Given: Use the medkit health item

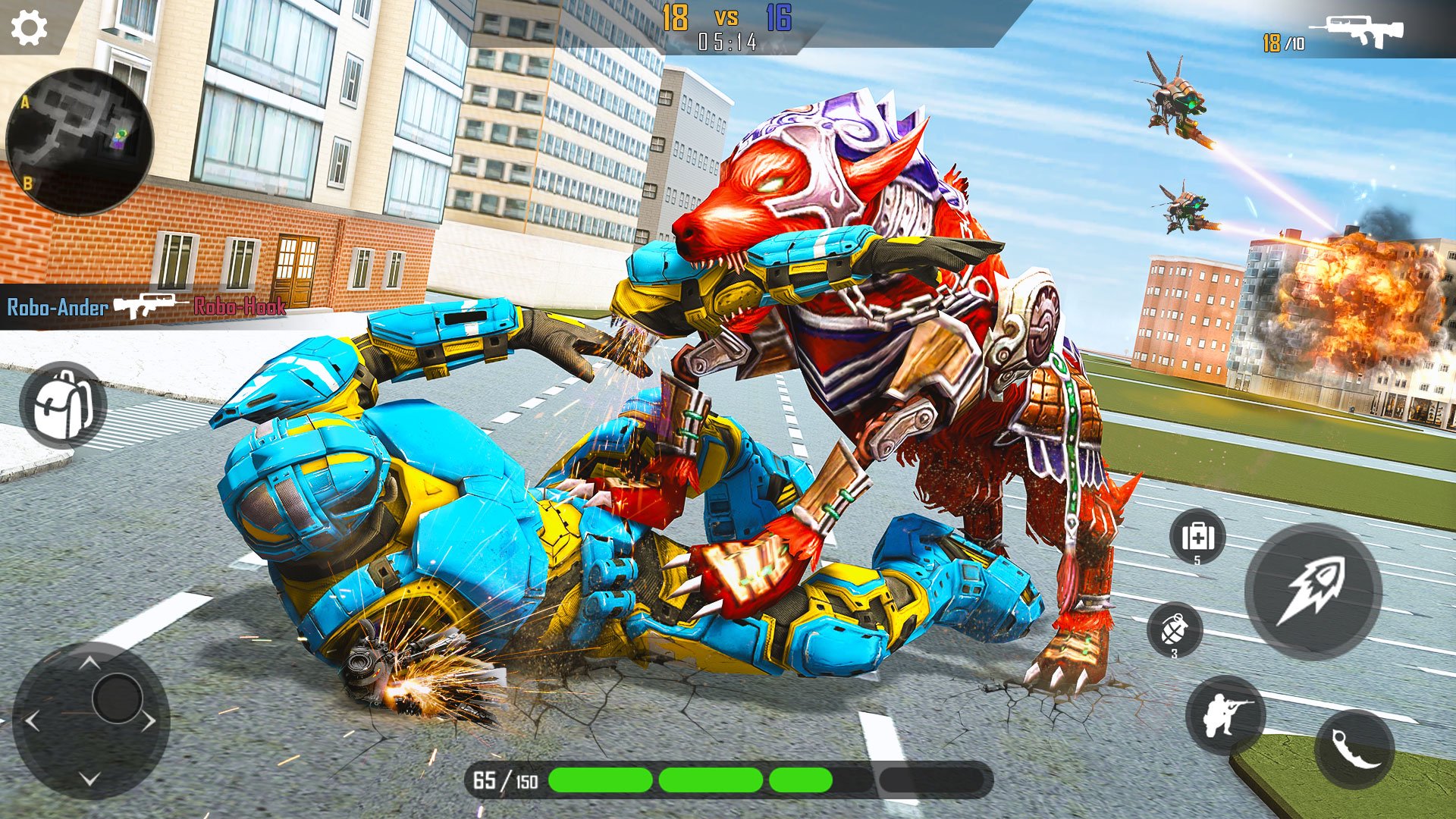Looking at the screenshot, I should coord(1197,537).
